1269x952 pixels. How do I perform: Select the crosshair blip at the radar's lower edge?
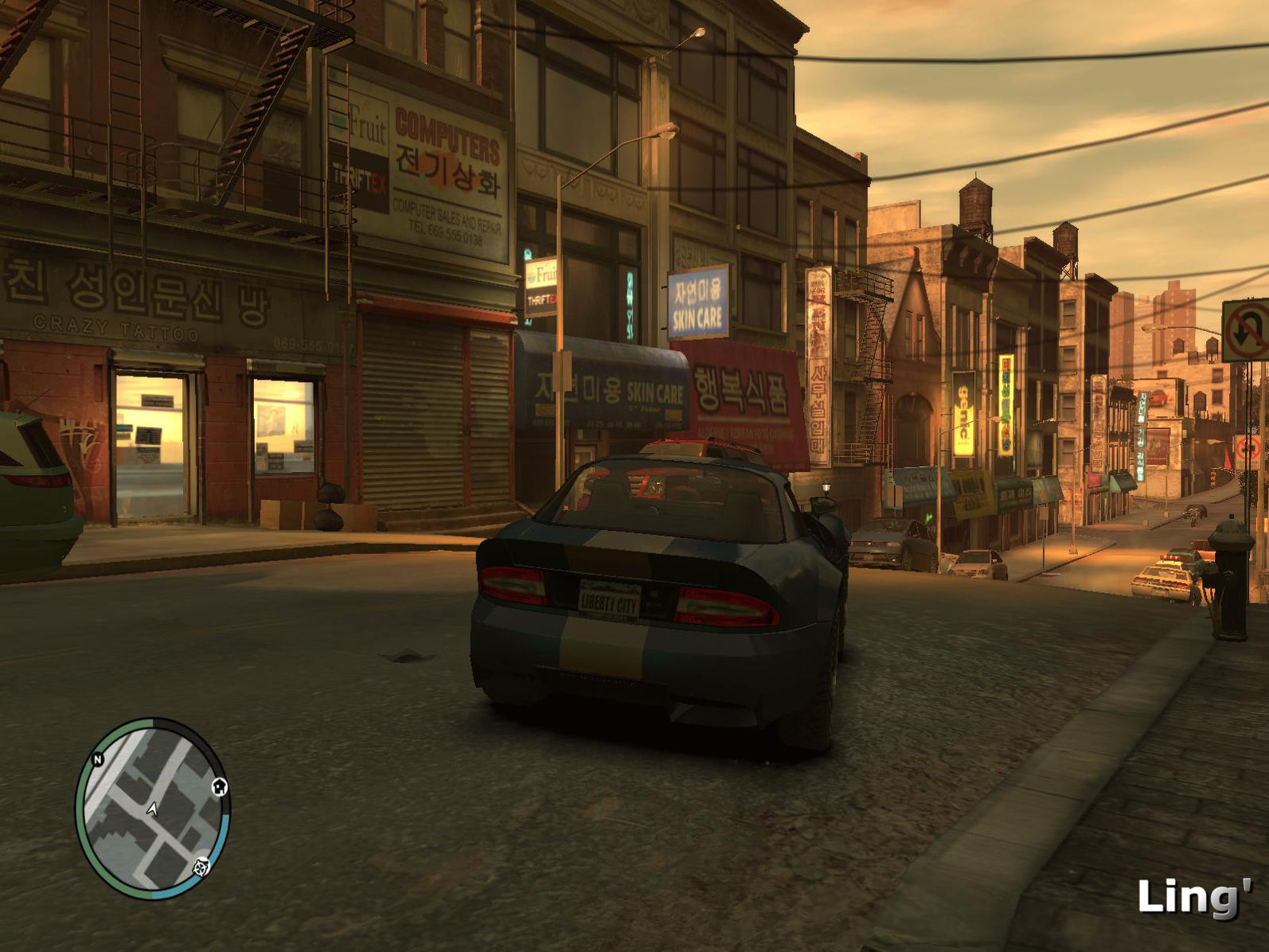(202, 867)
